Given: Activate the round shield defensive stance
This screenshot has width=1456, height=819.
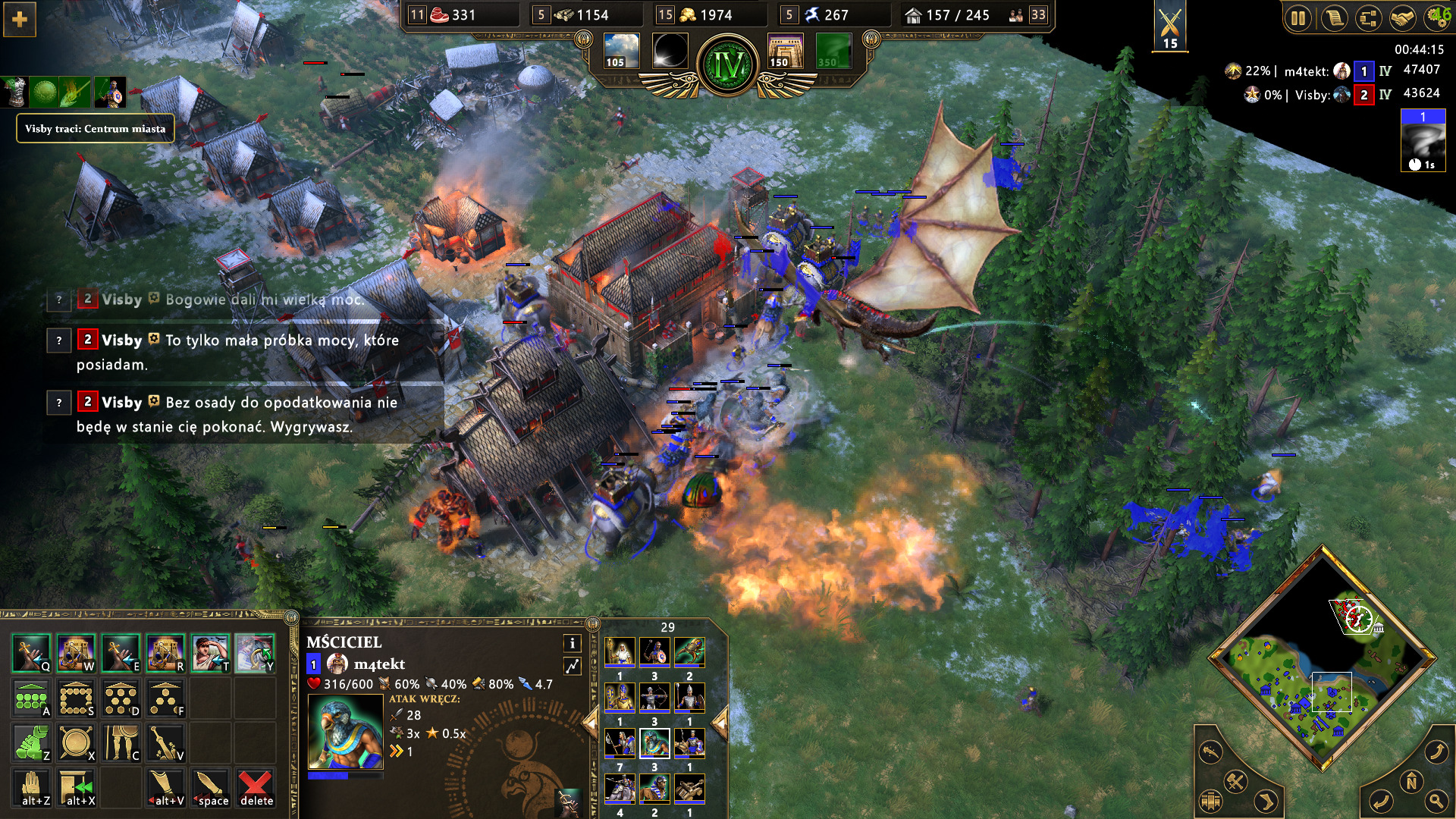Looking at the screenshot, I should [x=77, y=743].
